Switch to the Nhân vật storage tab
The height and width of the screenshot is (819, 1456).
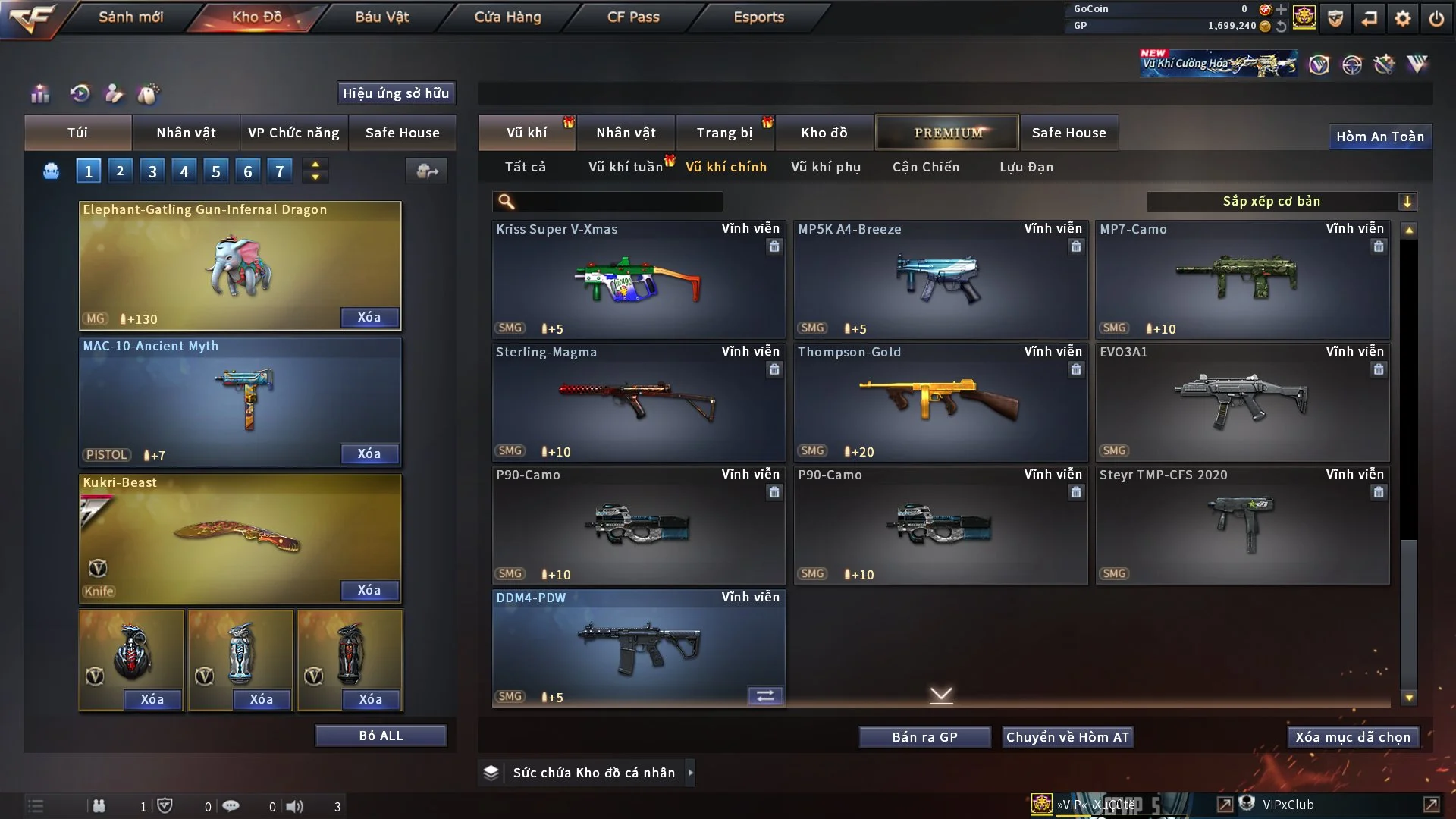point(626,133)
